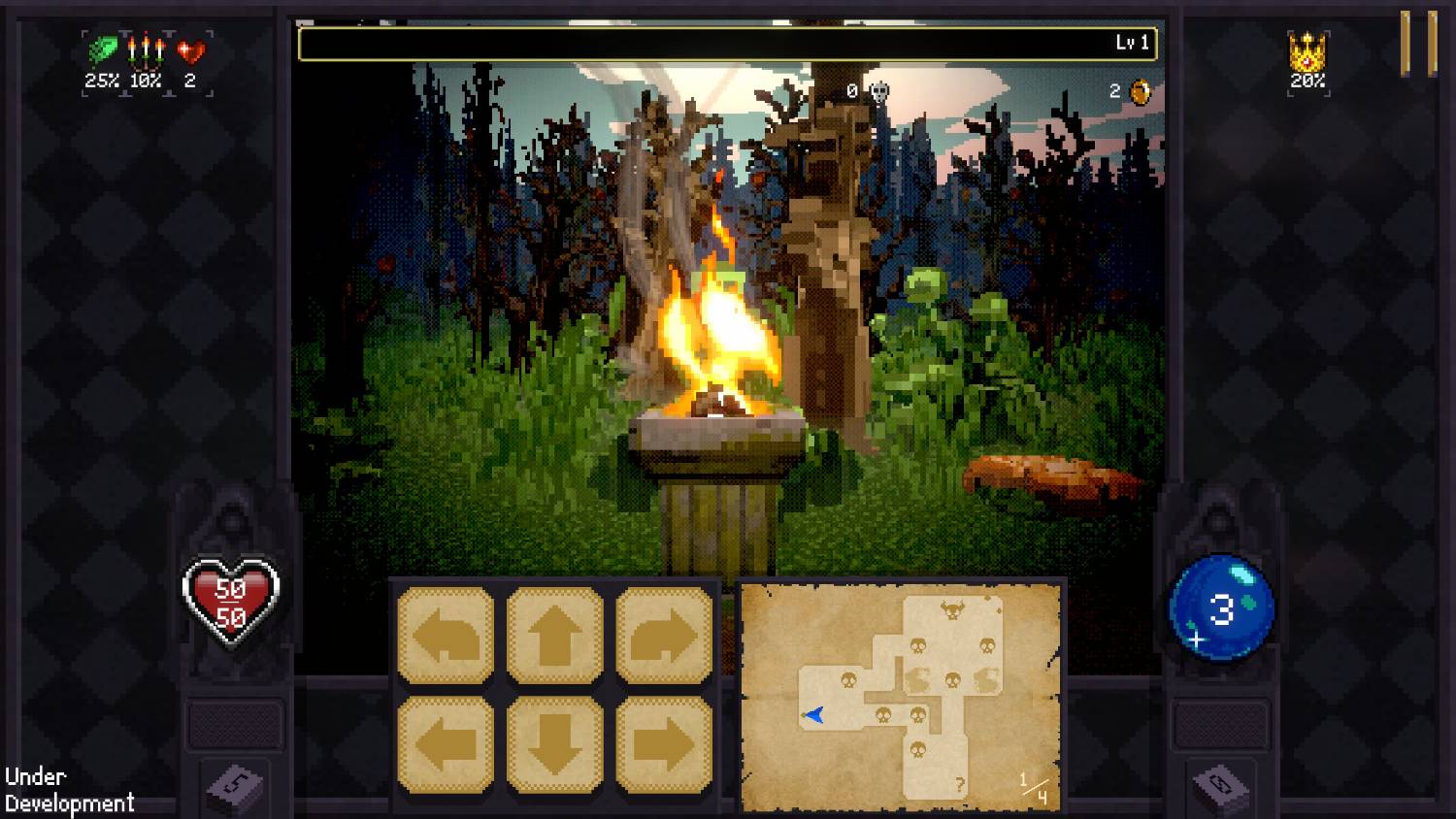Strafe left with the straight left arrow

pyautogui.click(x=446, y=744)
